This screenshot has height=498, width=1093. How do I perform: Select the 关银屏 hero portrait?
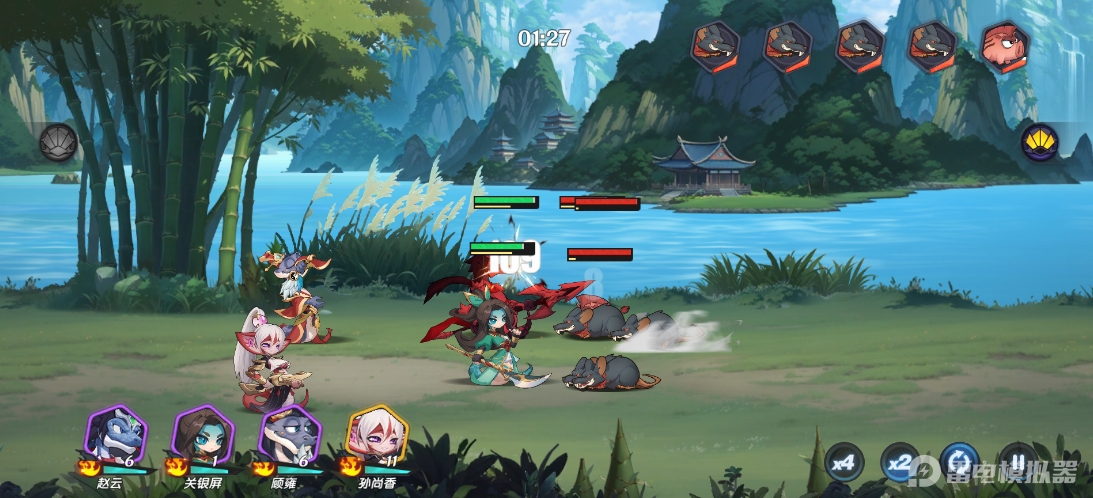point(203,434)
